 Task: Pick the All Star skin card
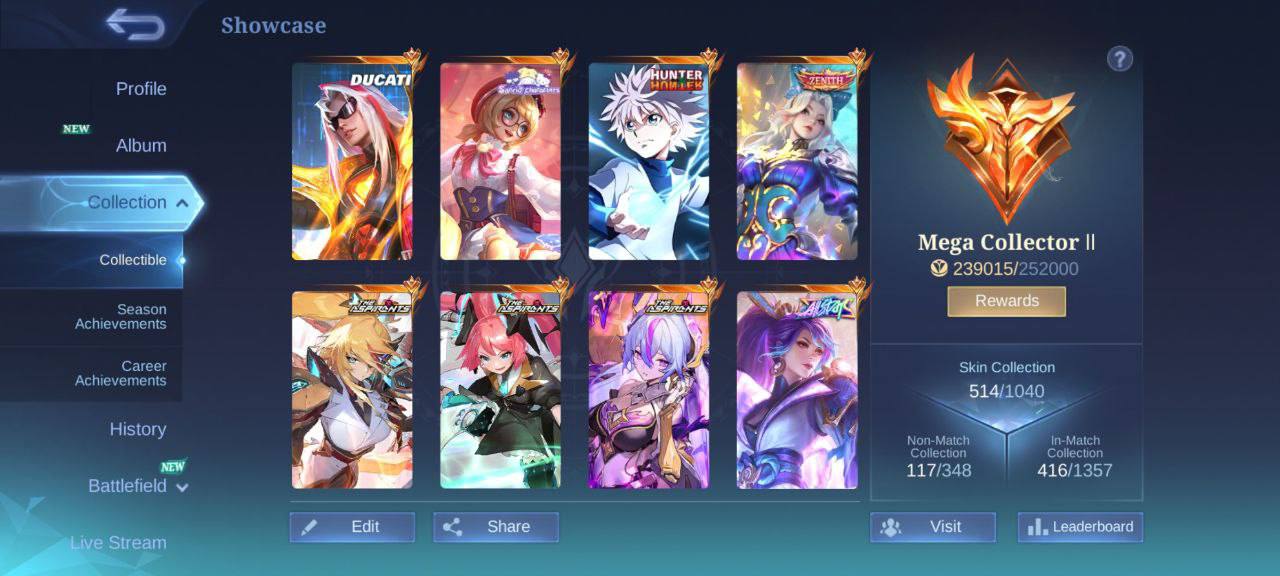pyautogui.click(x=797, y=390)
